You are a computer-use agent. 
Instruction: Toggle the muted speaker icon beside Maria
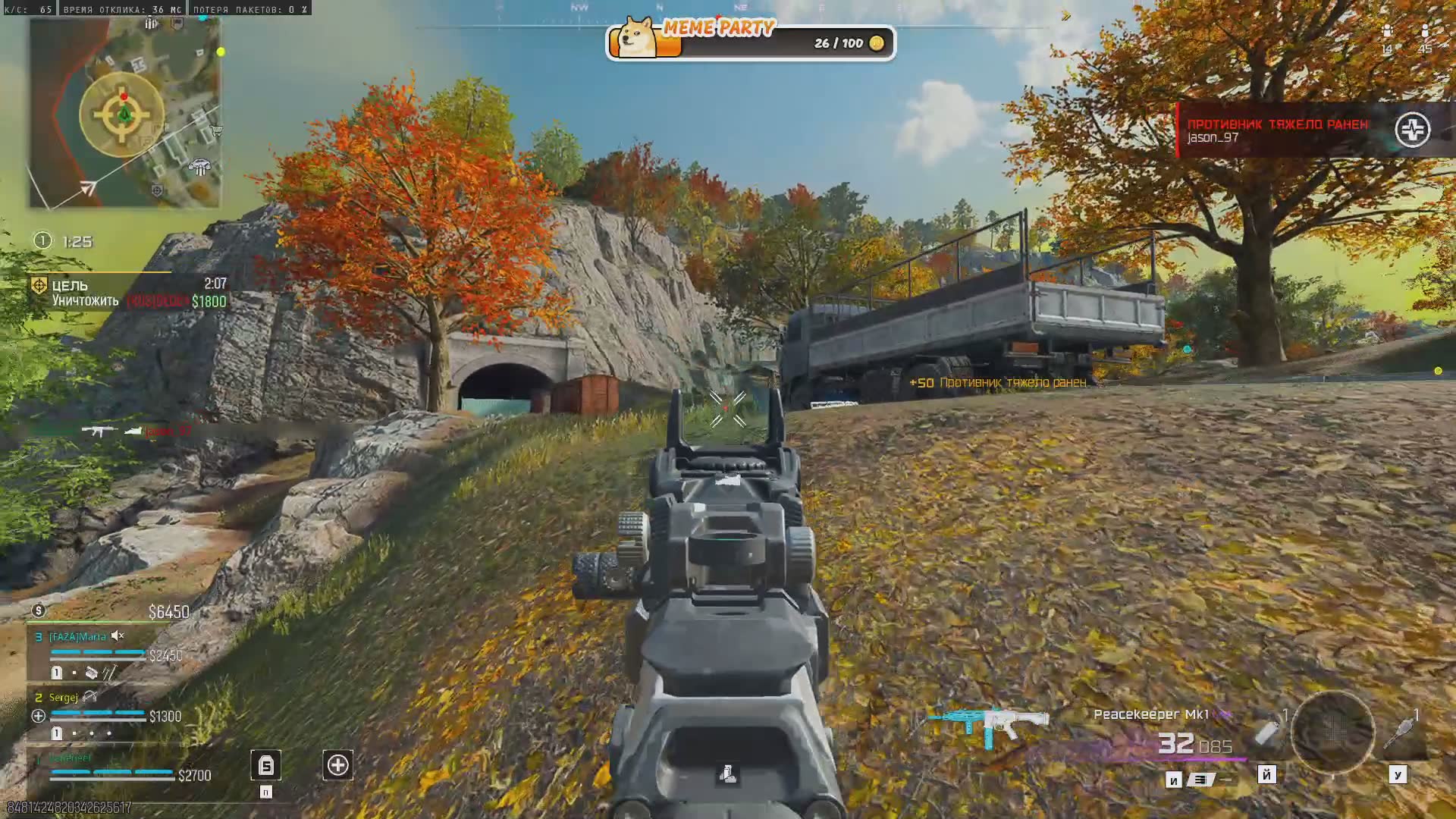tap(118, 635)
